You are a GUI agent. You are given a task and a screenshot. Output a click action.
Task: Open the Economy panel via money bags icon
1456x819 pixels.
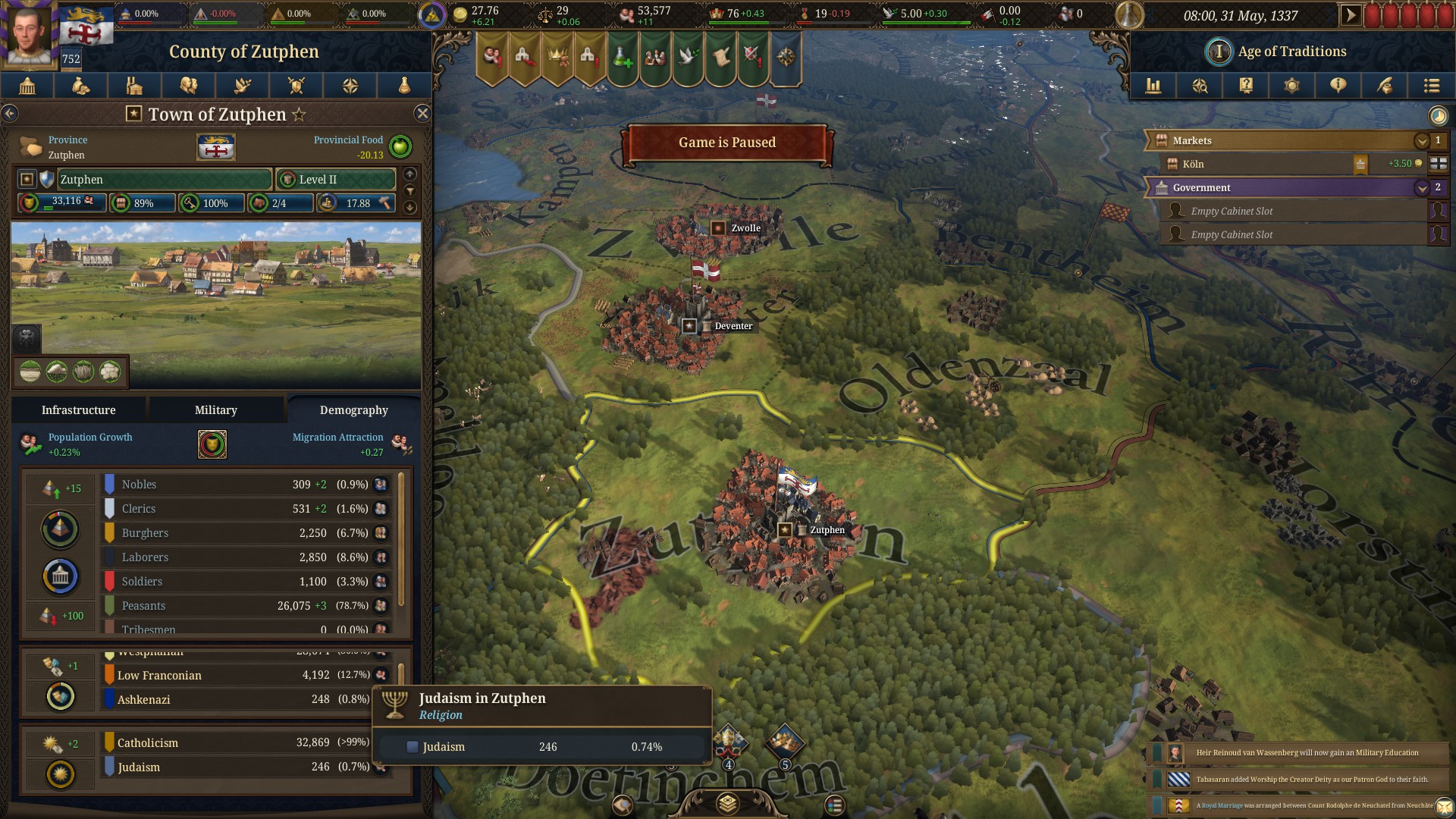(81, 86)
